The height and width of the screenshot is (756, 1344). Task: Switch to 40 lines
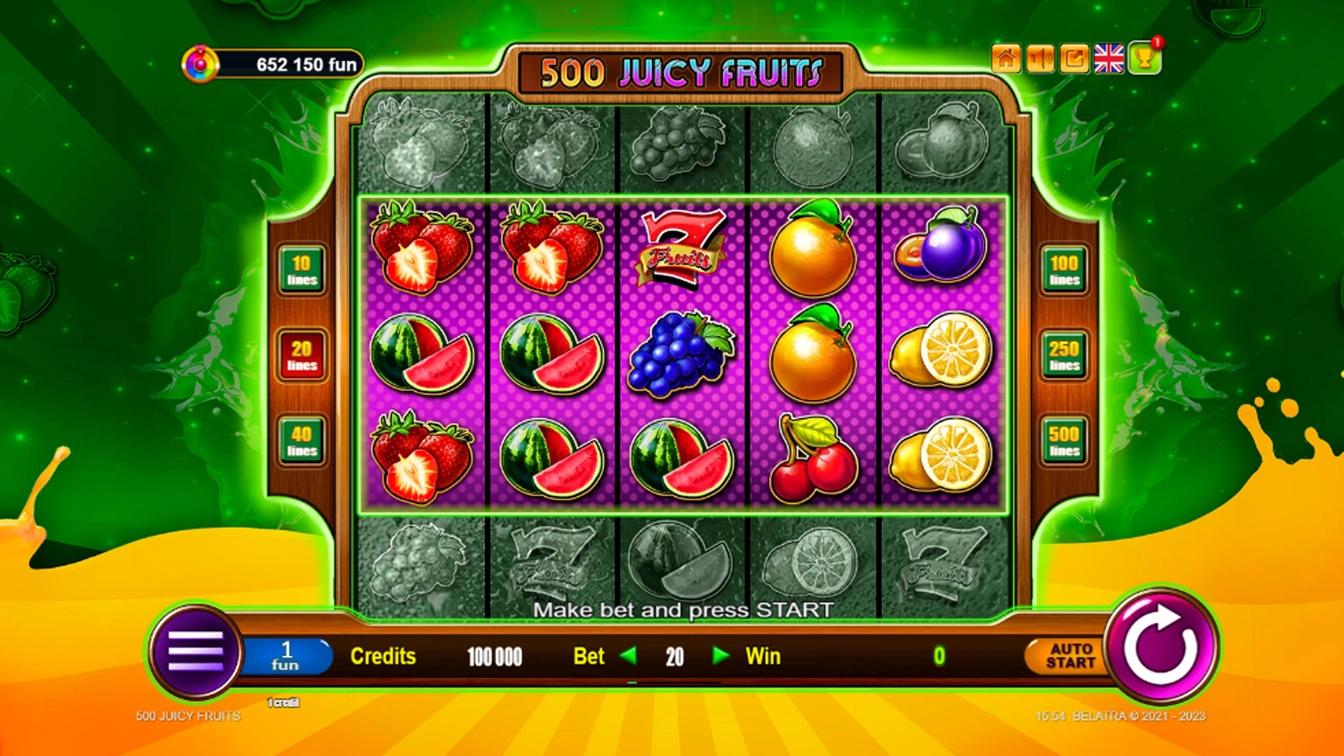[x=302, y=441]
